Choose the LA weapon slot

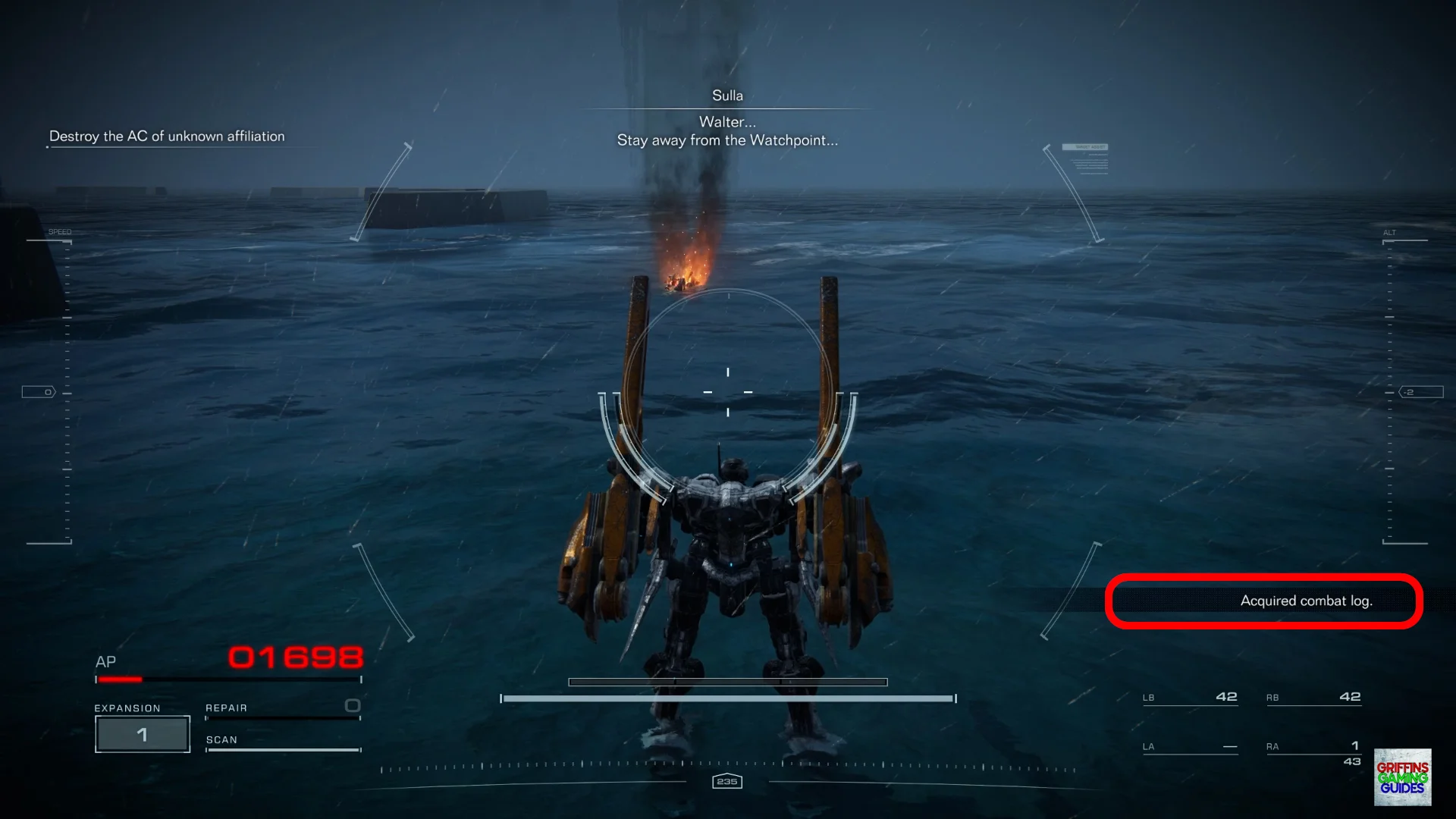click(1190, 747)
